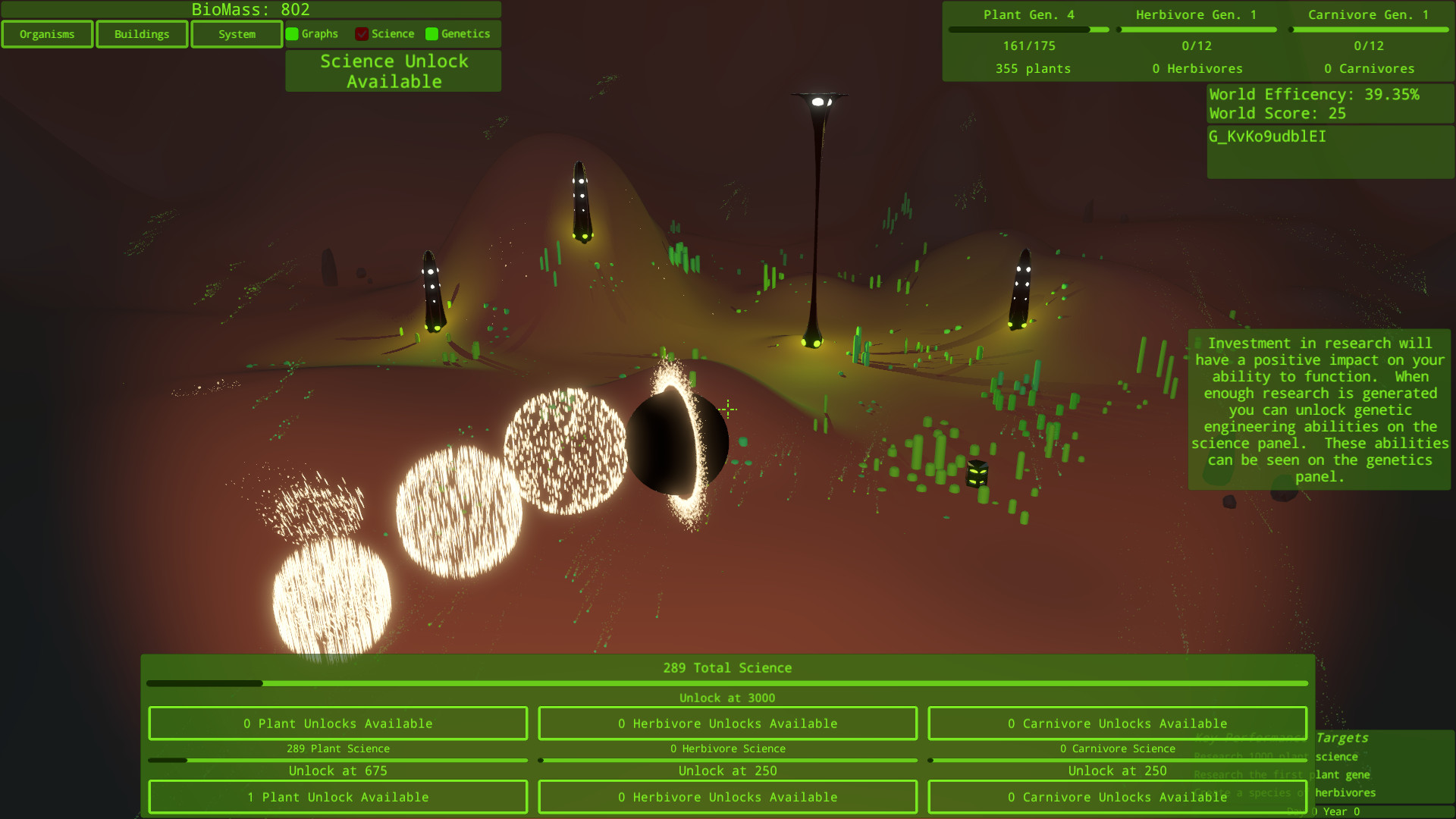Click the 289 Plant Science progress bar

point(337,759)
